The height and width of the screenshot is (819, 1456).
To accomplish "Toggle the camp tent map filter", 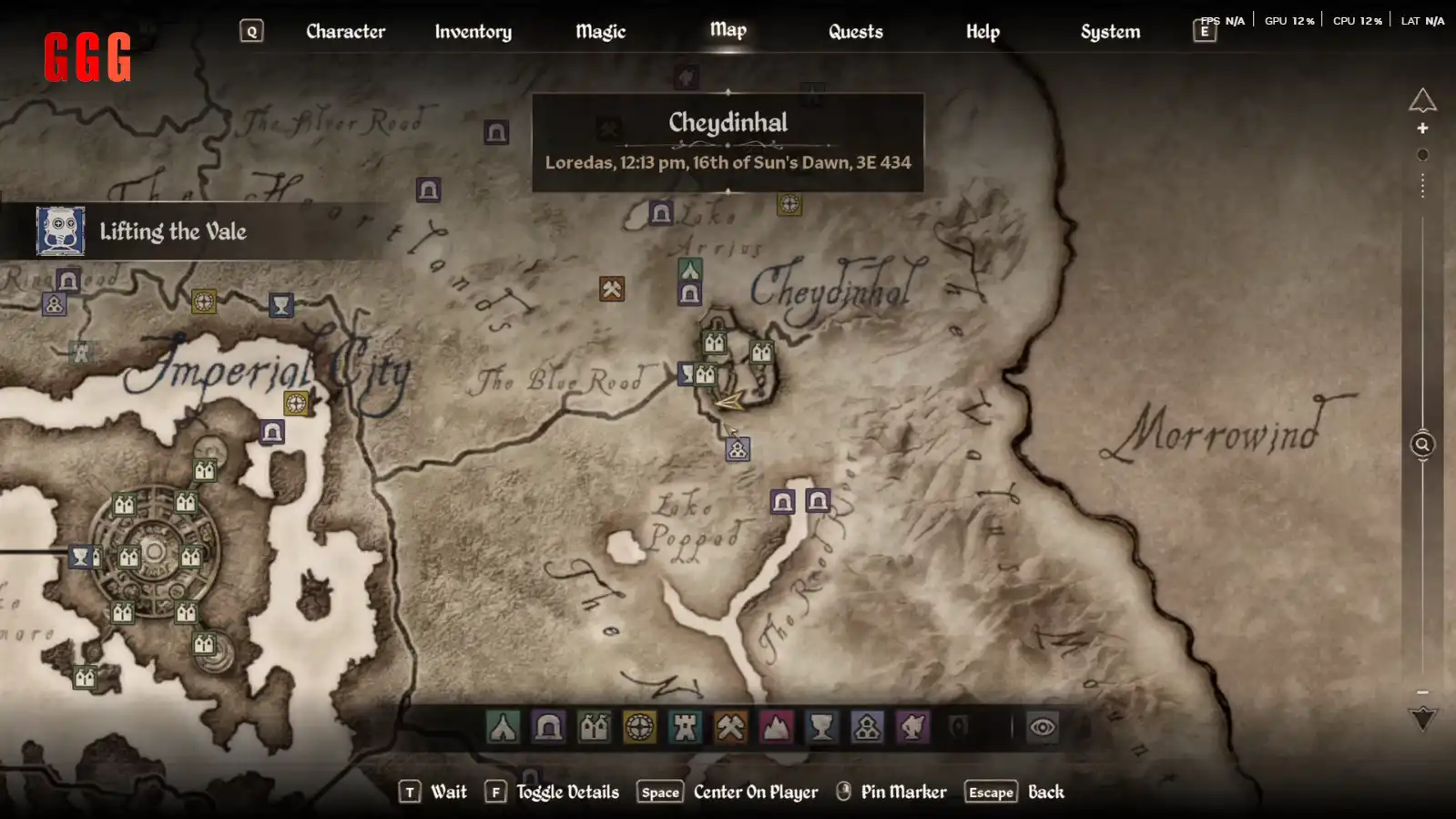I will [503, 727].
